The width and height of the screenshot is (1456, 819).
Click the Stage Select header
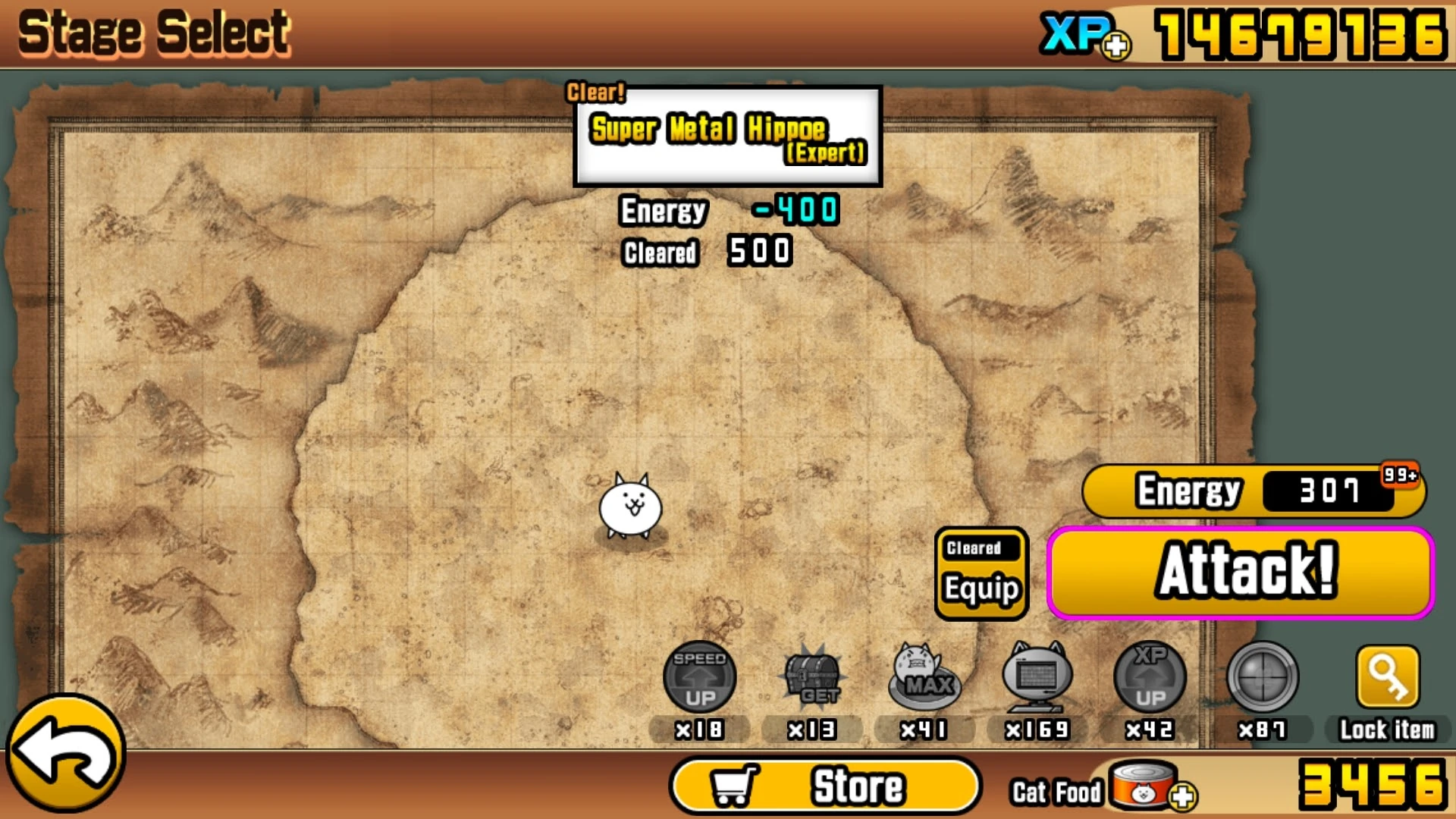pyautogui.click(x=152, y=32)
